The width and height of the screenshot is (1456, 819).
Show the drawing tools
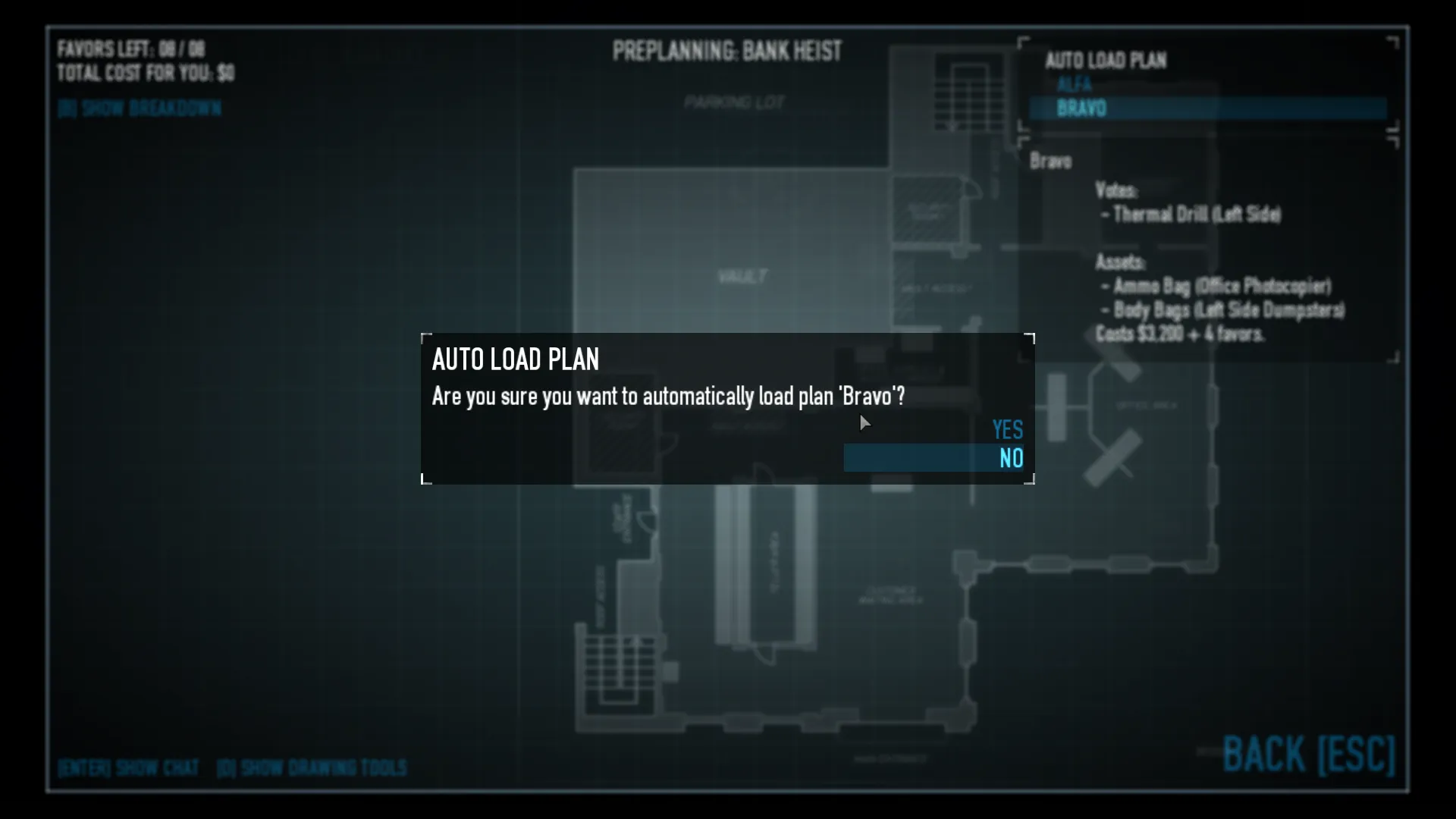[x=312, y=768]
